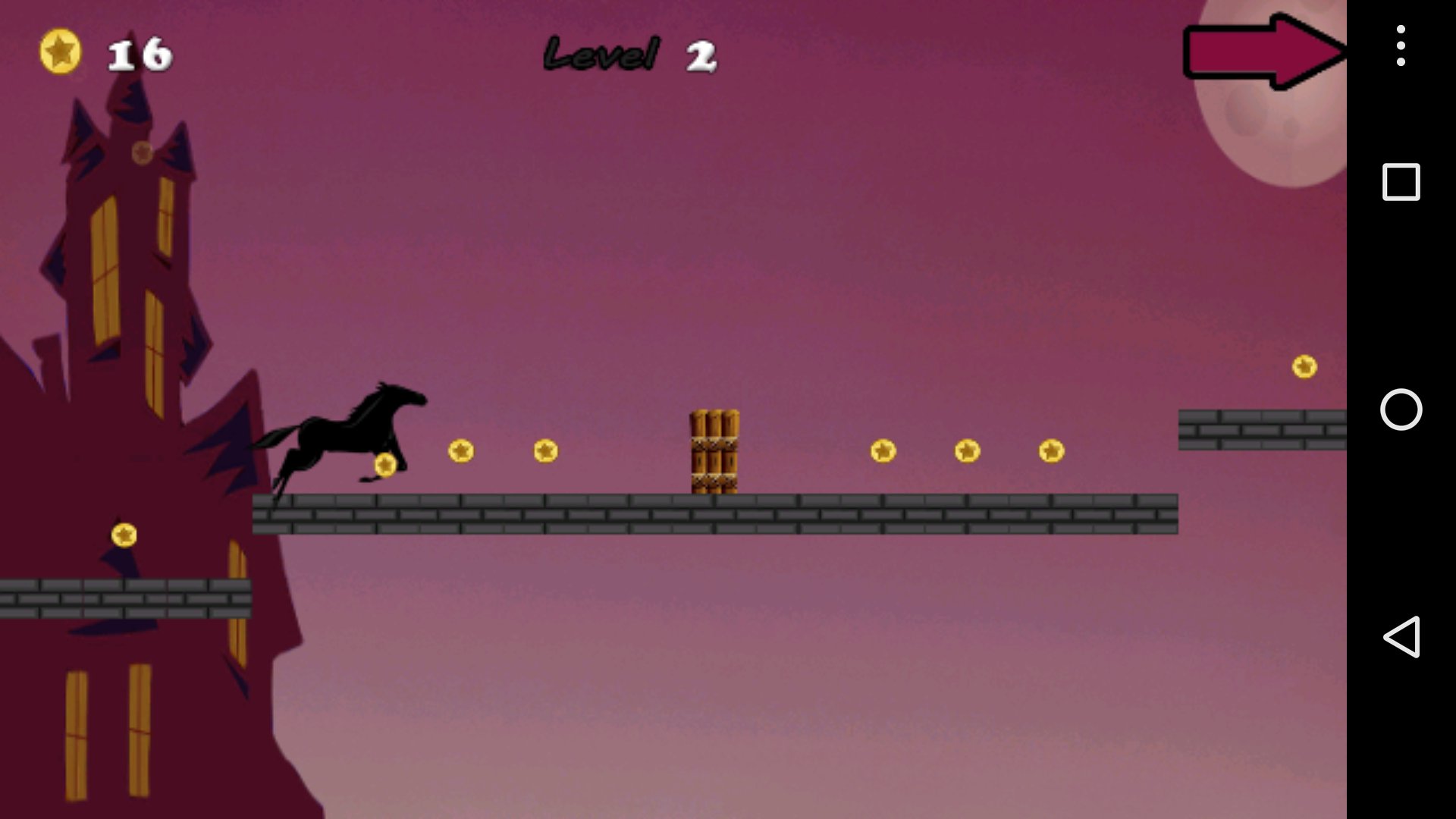Screen dimensions: 1456x819
Task: Tap the Level 2 heading text
Action: pyautogui.click(x=629, y=52)
